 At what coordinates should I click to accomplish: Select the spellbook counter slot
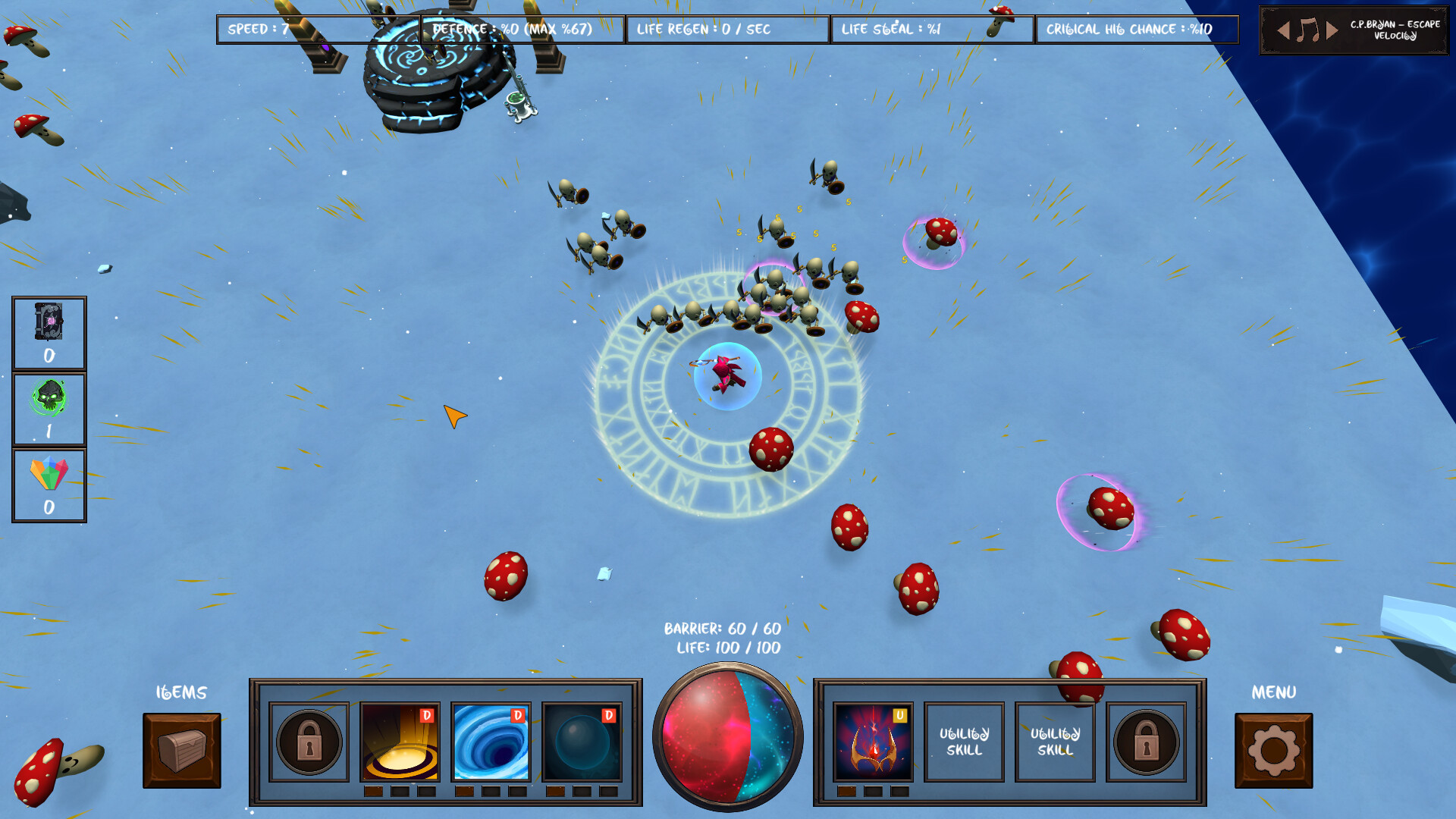[x=49, y=333]
